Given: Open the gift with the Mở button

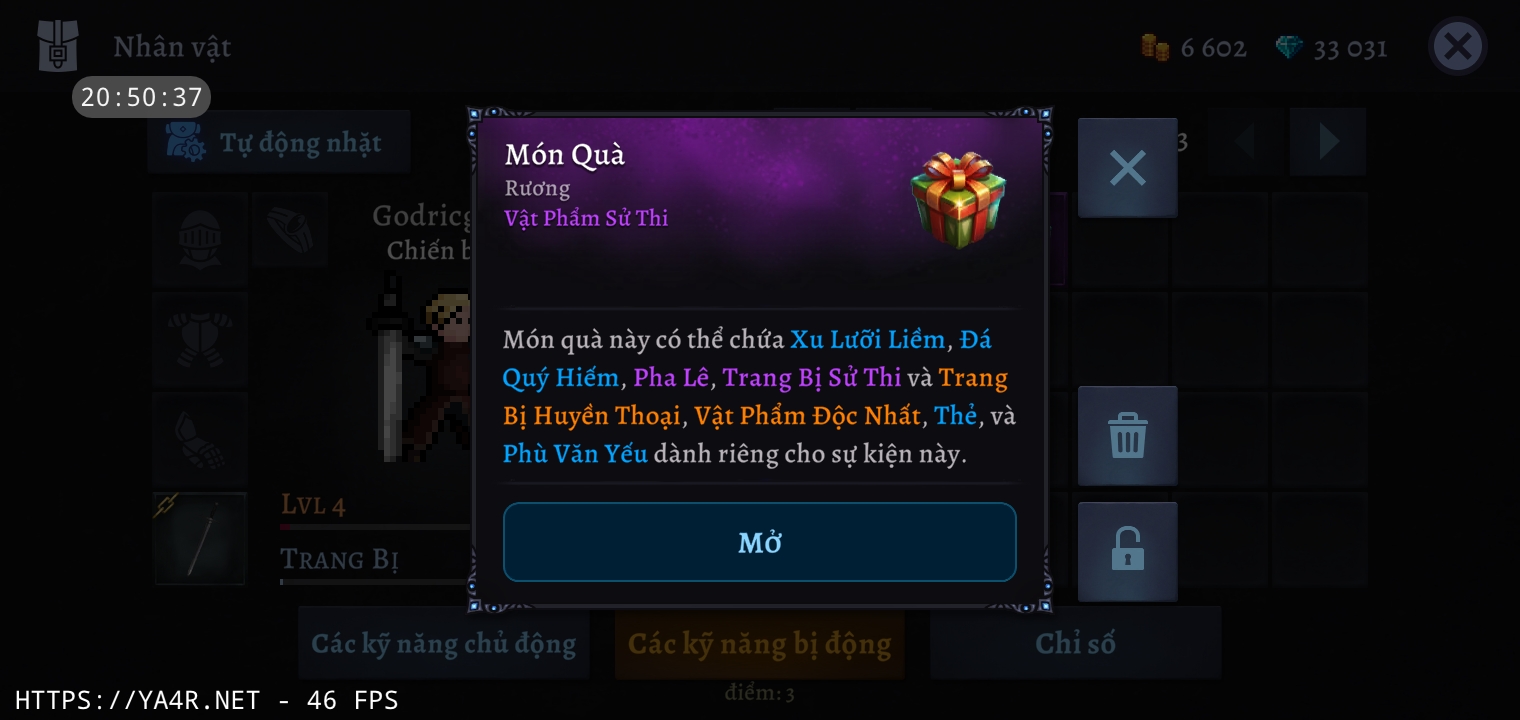Looking at the screenshot, I should pyautogui.click(x=759, y=542).
